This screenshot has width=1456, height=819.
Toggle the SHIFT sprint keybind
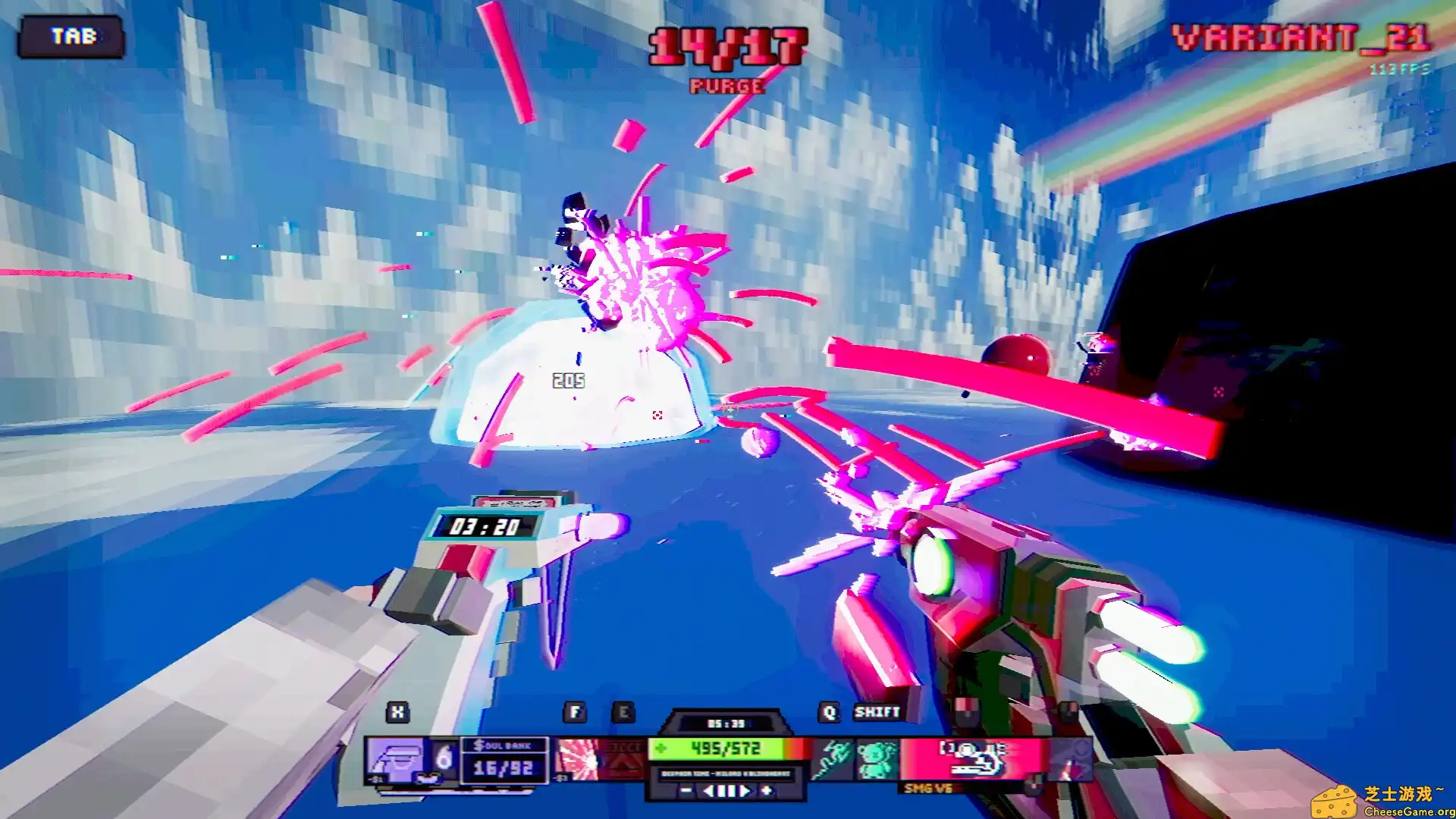coord(876,712)
